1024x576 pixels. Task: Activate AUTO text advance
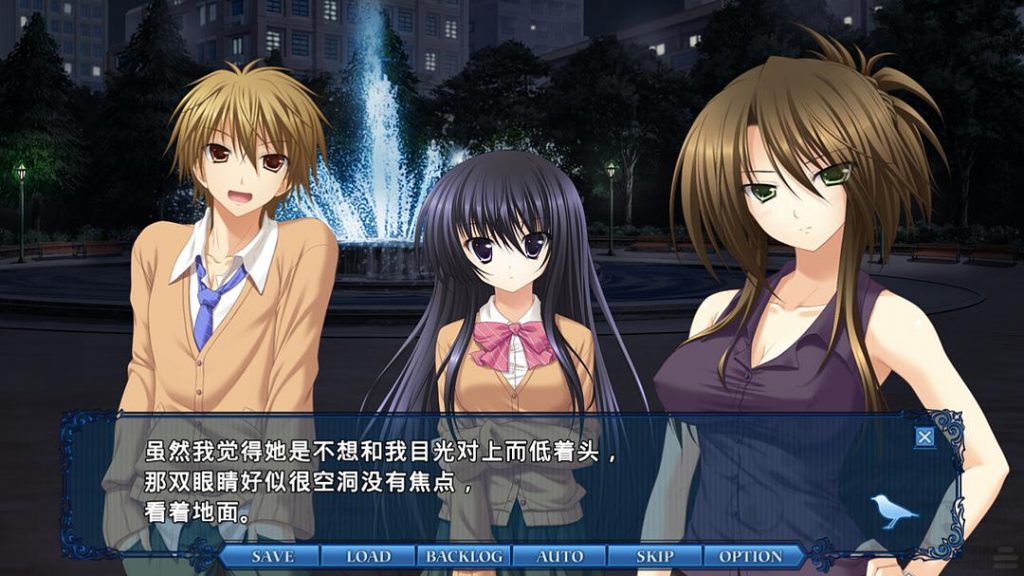point(560,556)
